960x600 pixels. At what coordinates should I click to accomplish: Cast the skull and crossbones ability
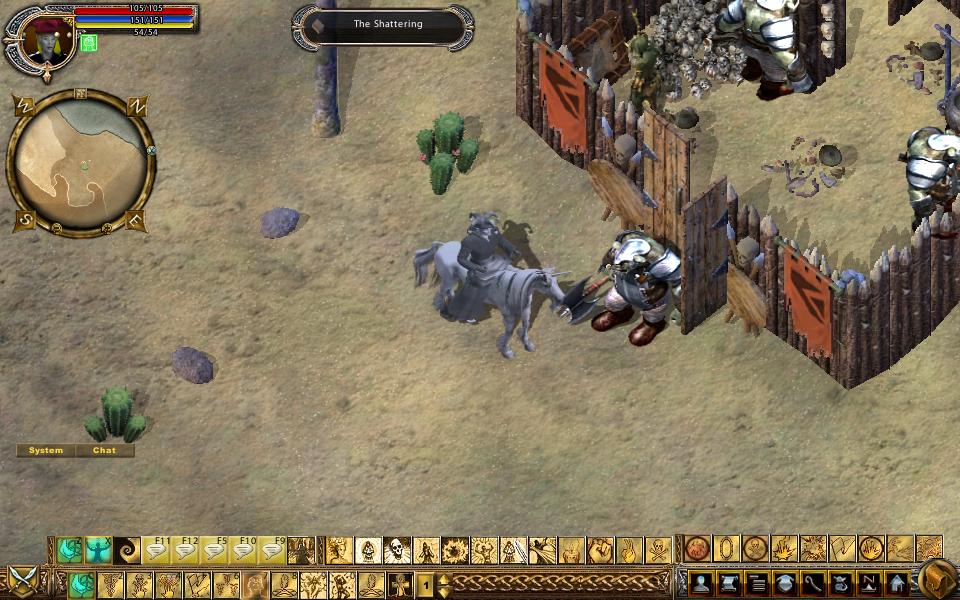[x=658, y=550]
